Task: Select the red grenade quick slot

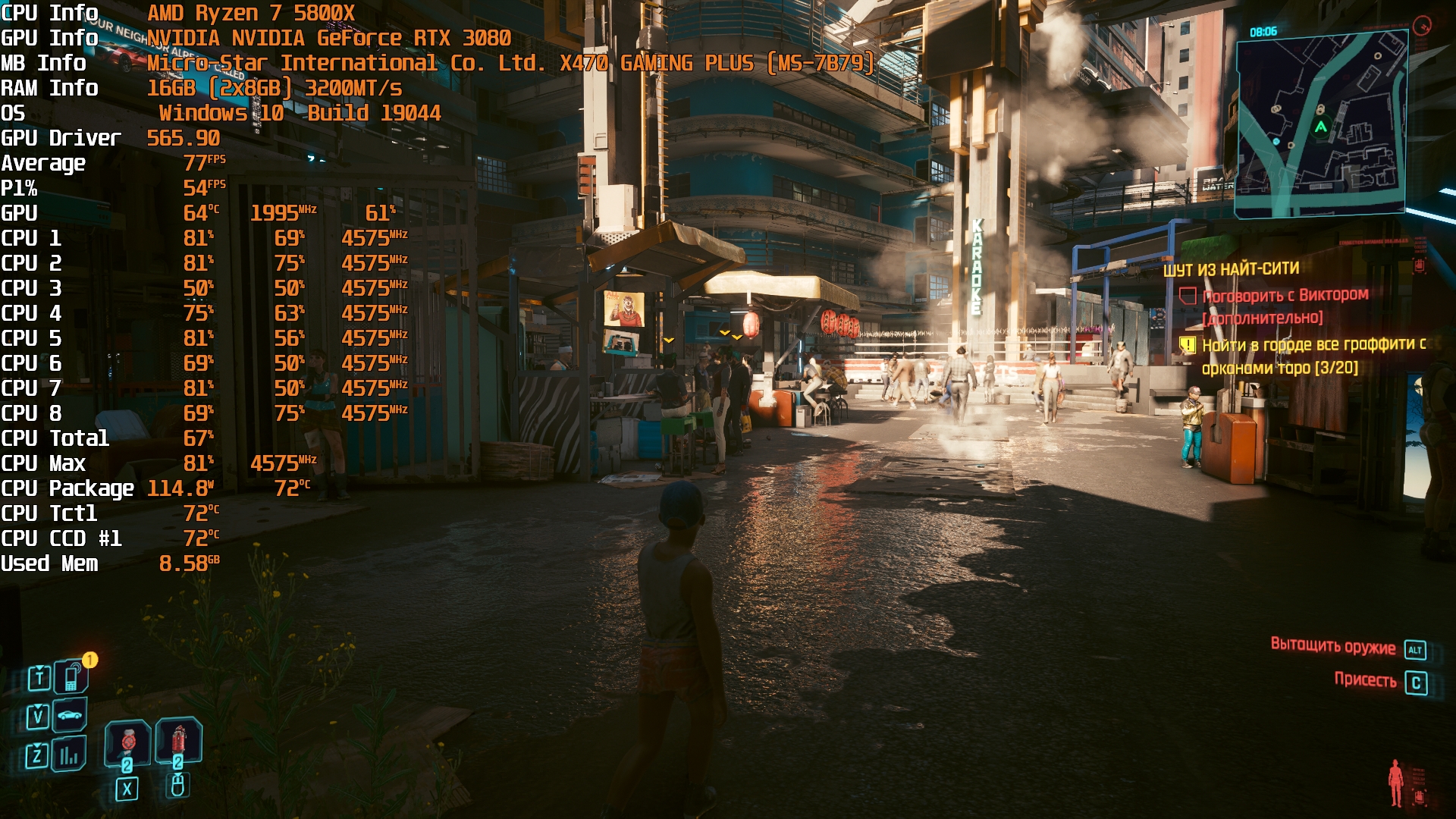Action: coord(178,740)
